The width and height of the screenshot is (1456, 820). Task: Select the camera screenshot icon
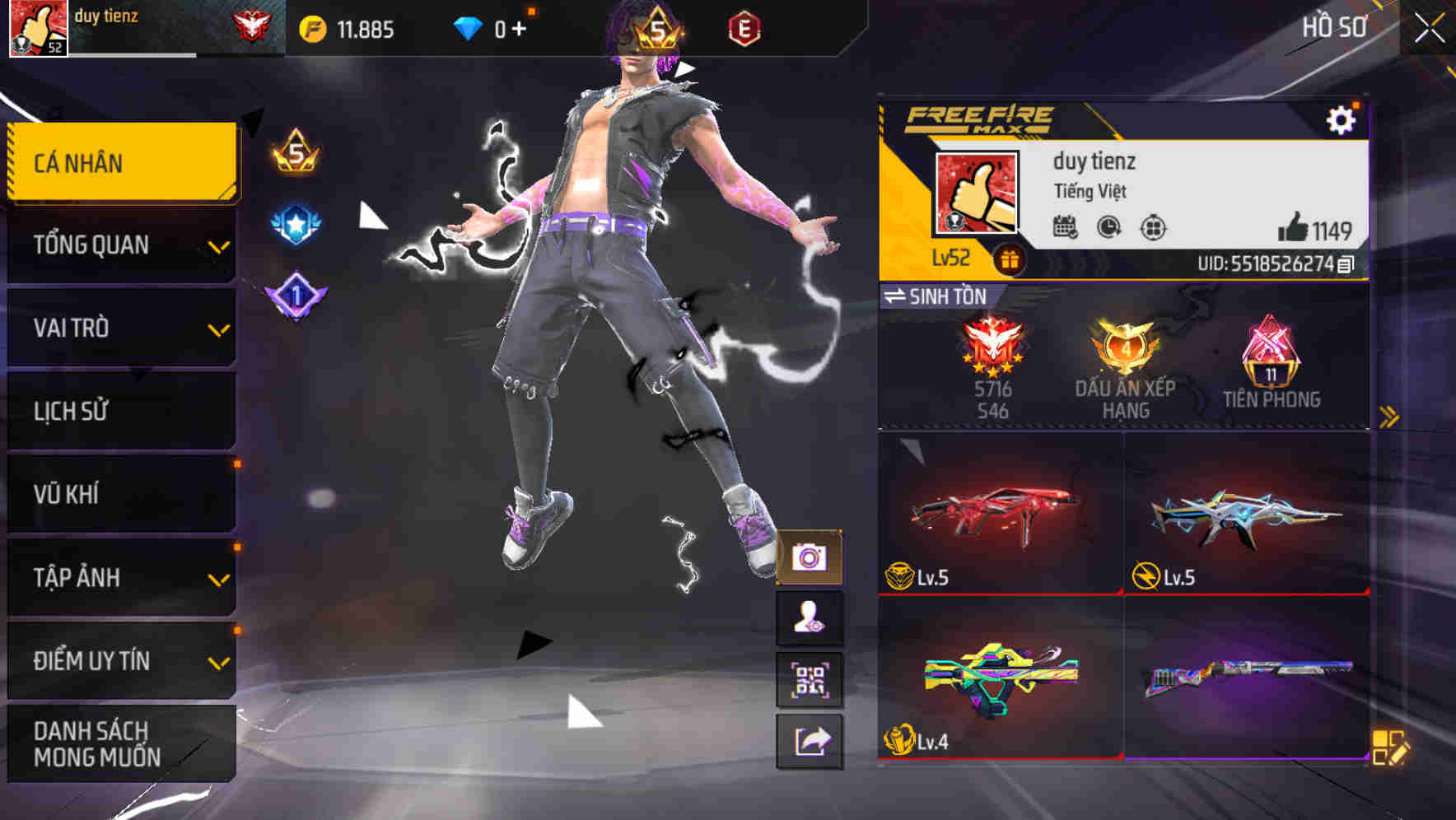pyautogui.click(x=811, y=557)
